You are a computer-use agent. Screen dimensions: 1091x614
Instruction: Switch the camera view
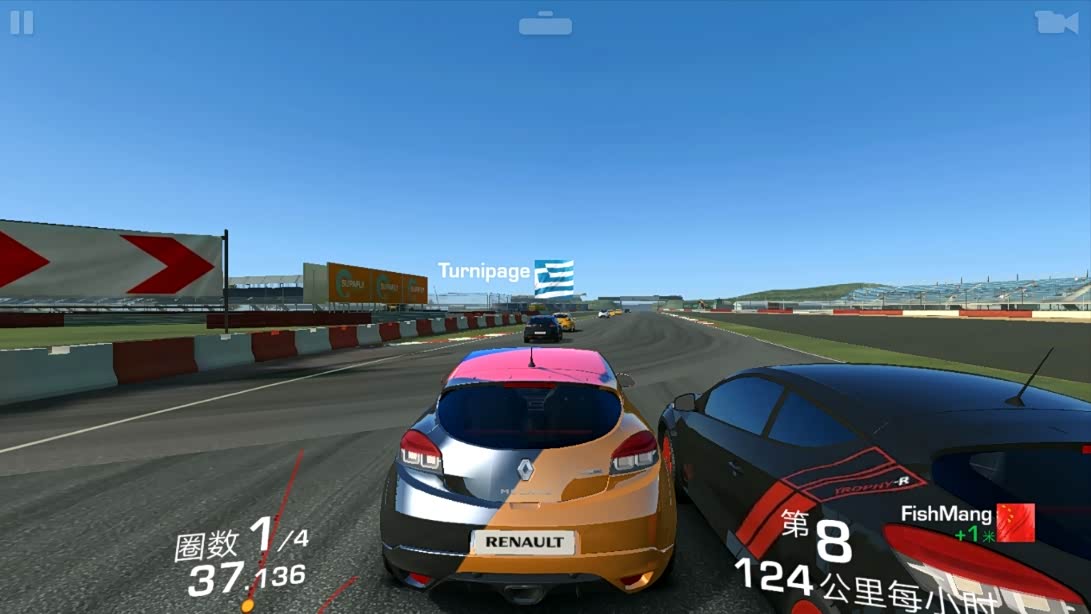coord(1056,22)
